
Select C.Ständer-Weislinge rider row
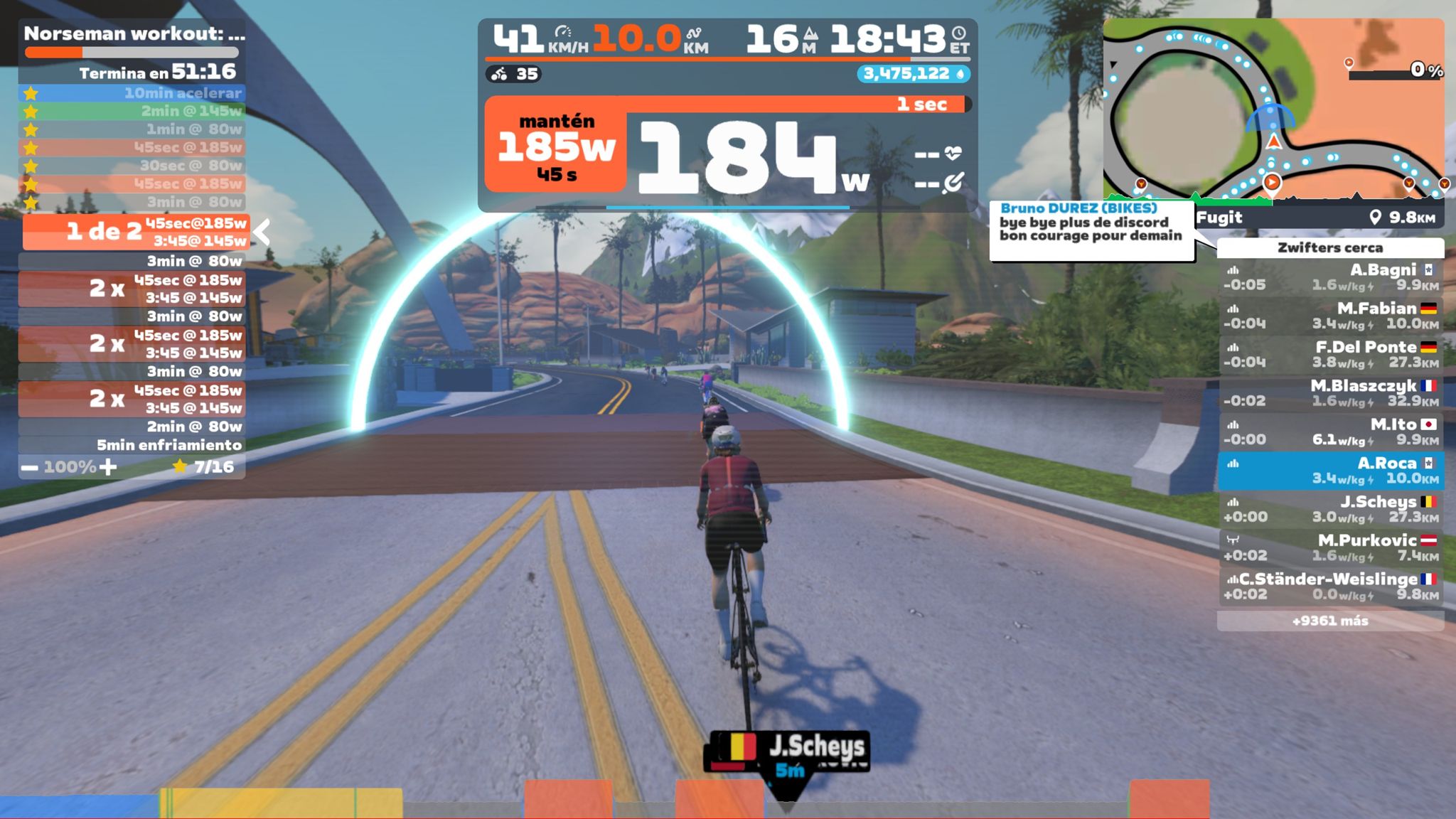(x=1330, y=587)
